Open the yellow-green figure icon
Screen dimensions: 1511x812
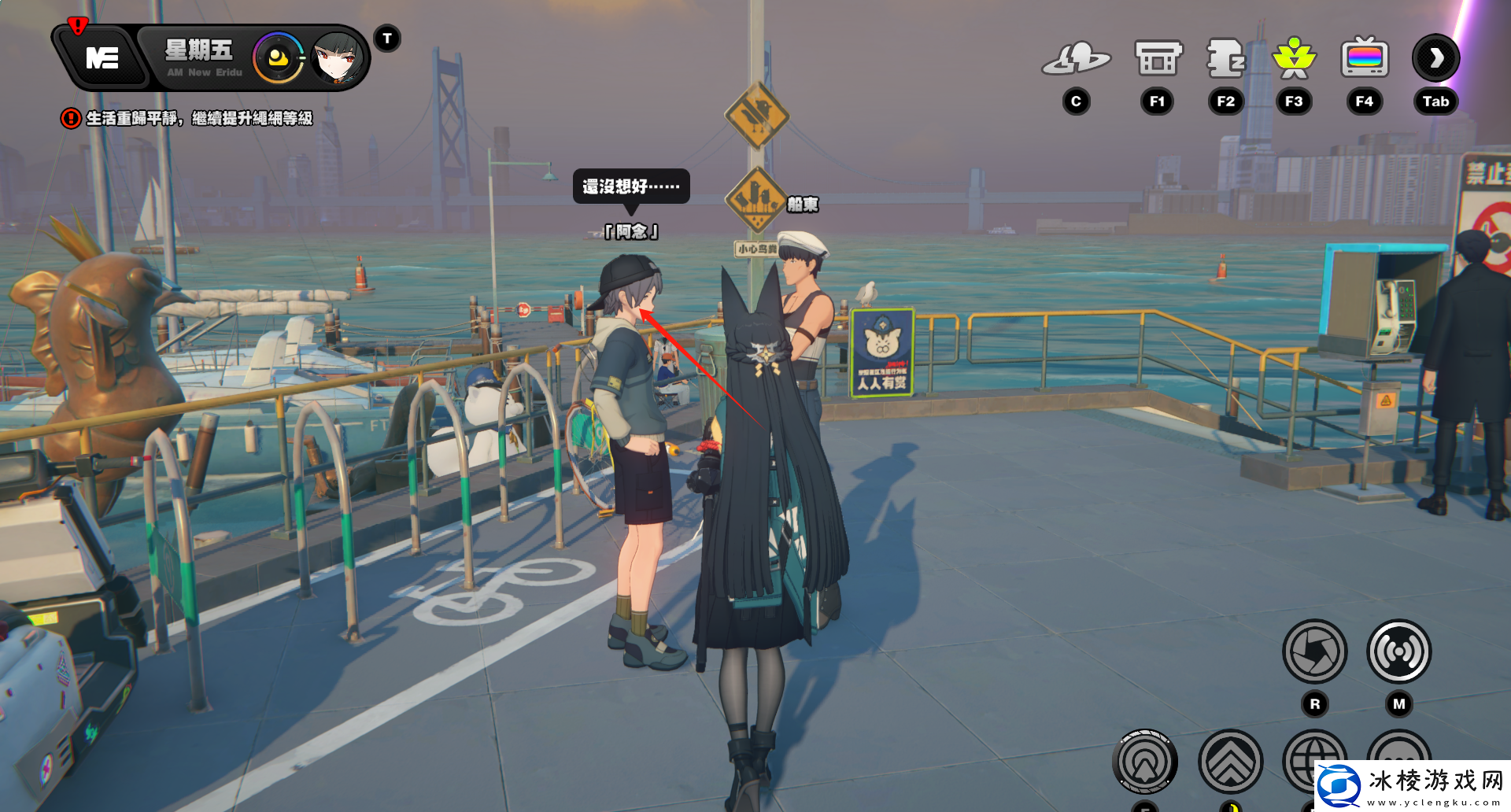click(1294, 59)
